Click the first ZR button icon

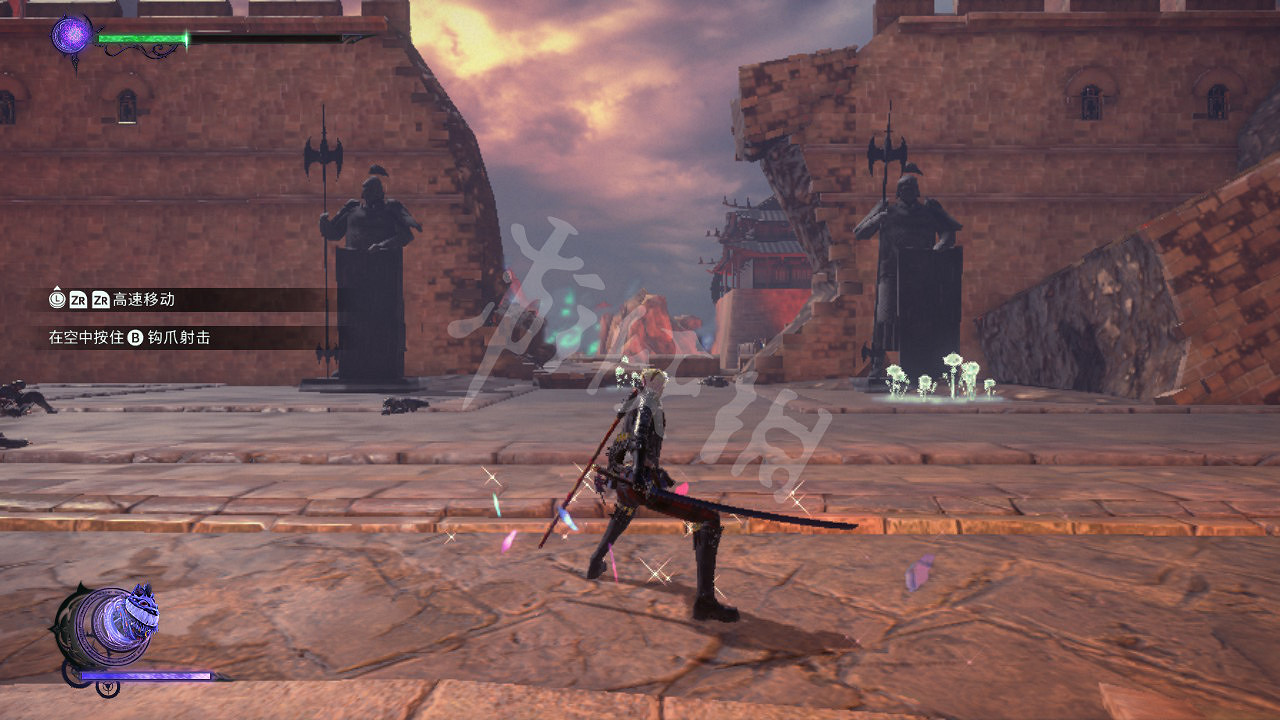point(77,299)
